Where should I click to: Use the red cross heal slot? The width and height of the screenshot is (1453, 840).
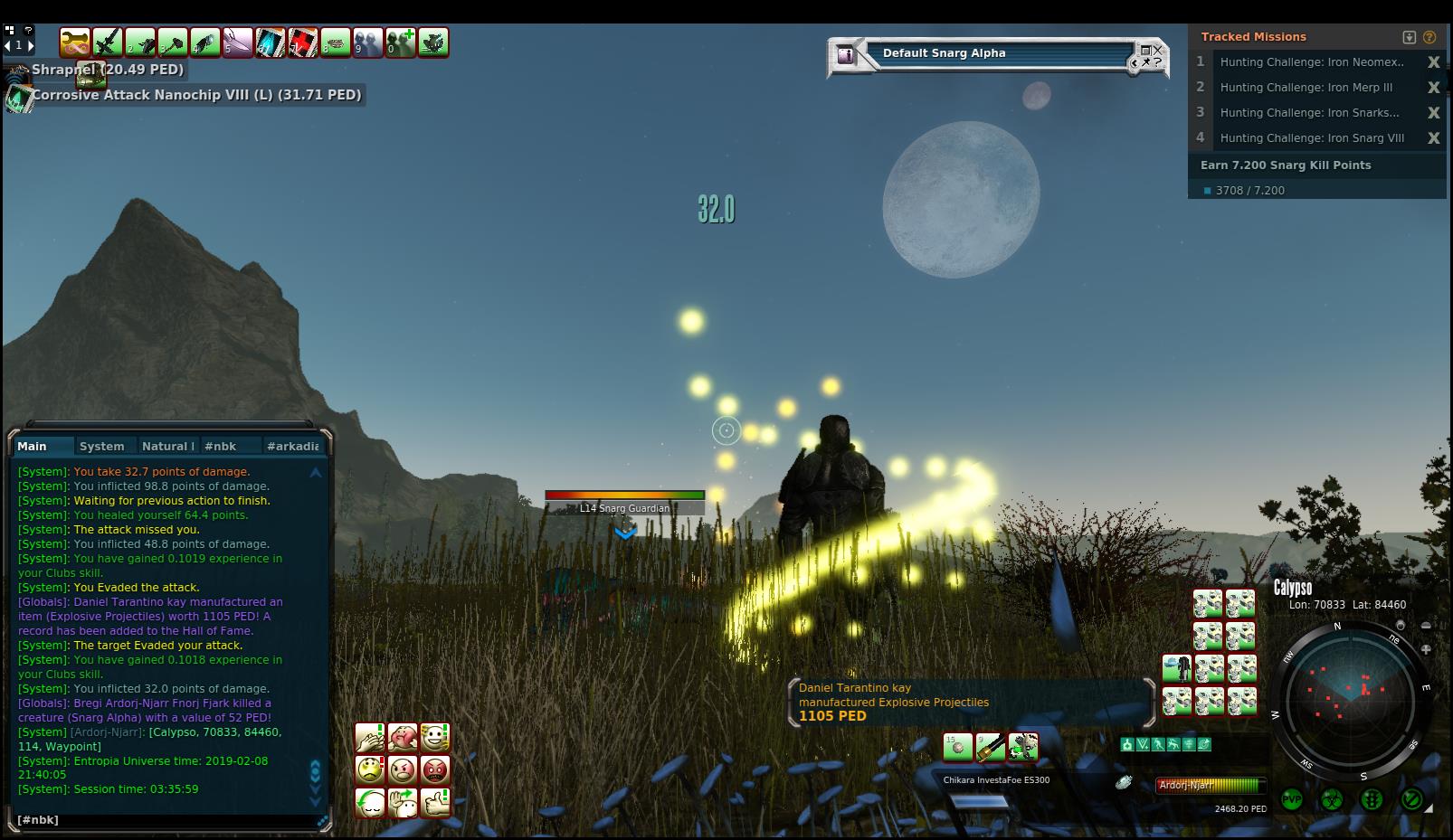point(302,42)
